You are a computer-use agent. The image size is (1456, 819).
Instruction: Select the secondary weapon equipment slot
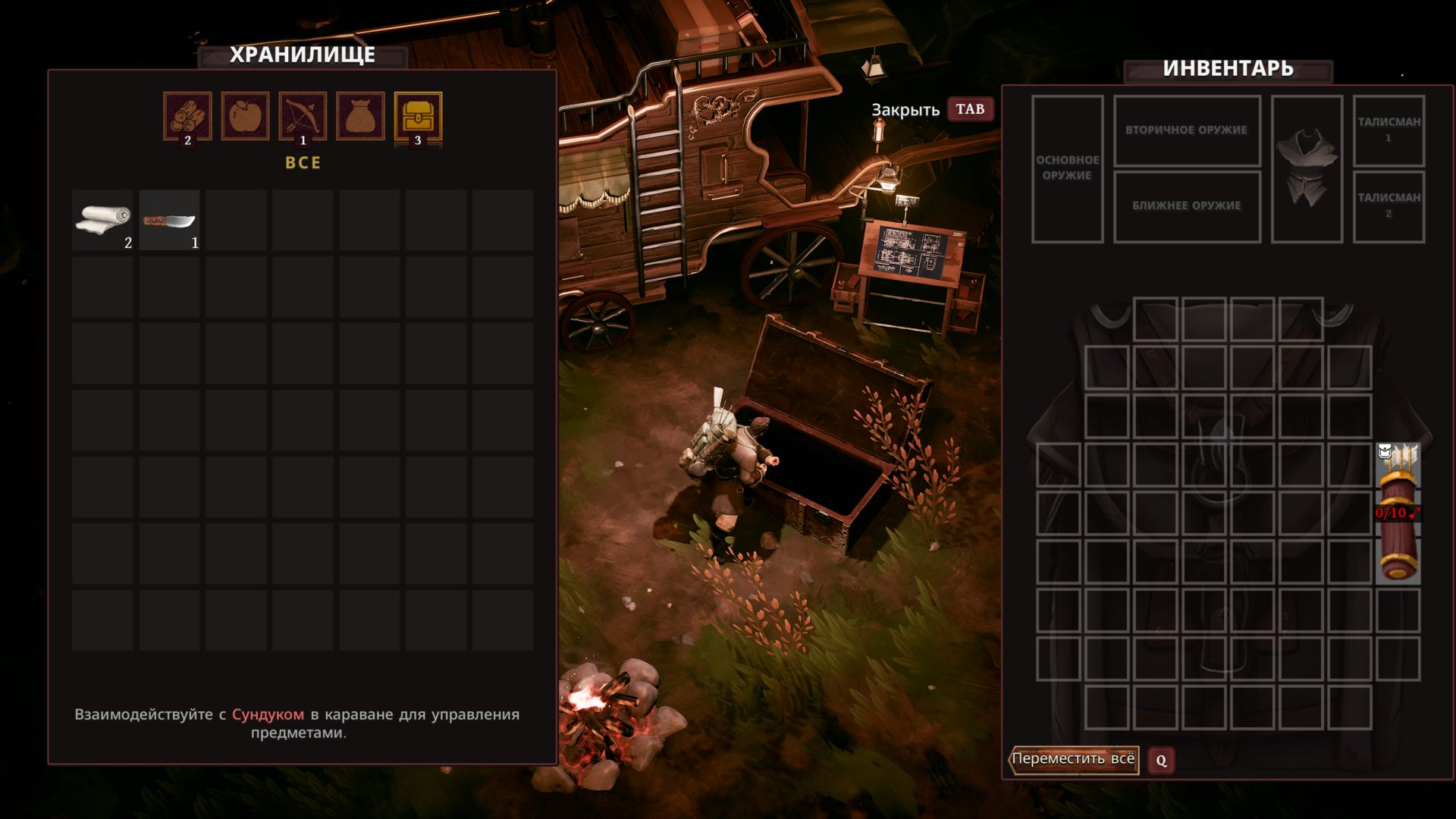(1186, 130)
